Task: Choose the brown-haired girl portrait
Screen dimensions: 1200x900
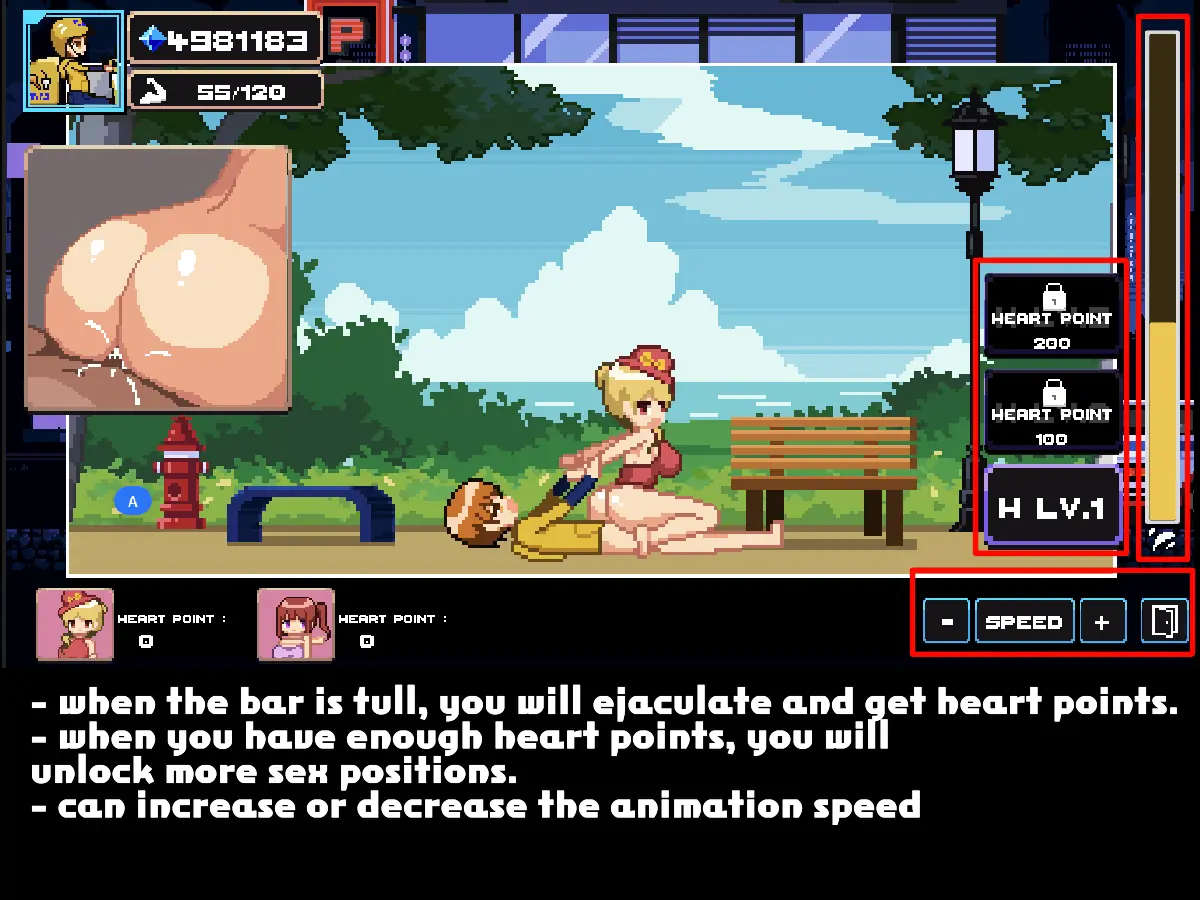Action: (x=295, y=625)
